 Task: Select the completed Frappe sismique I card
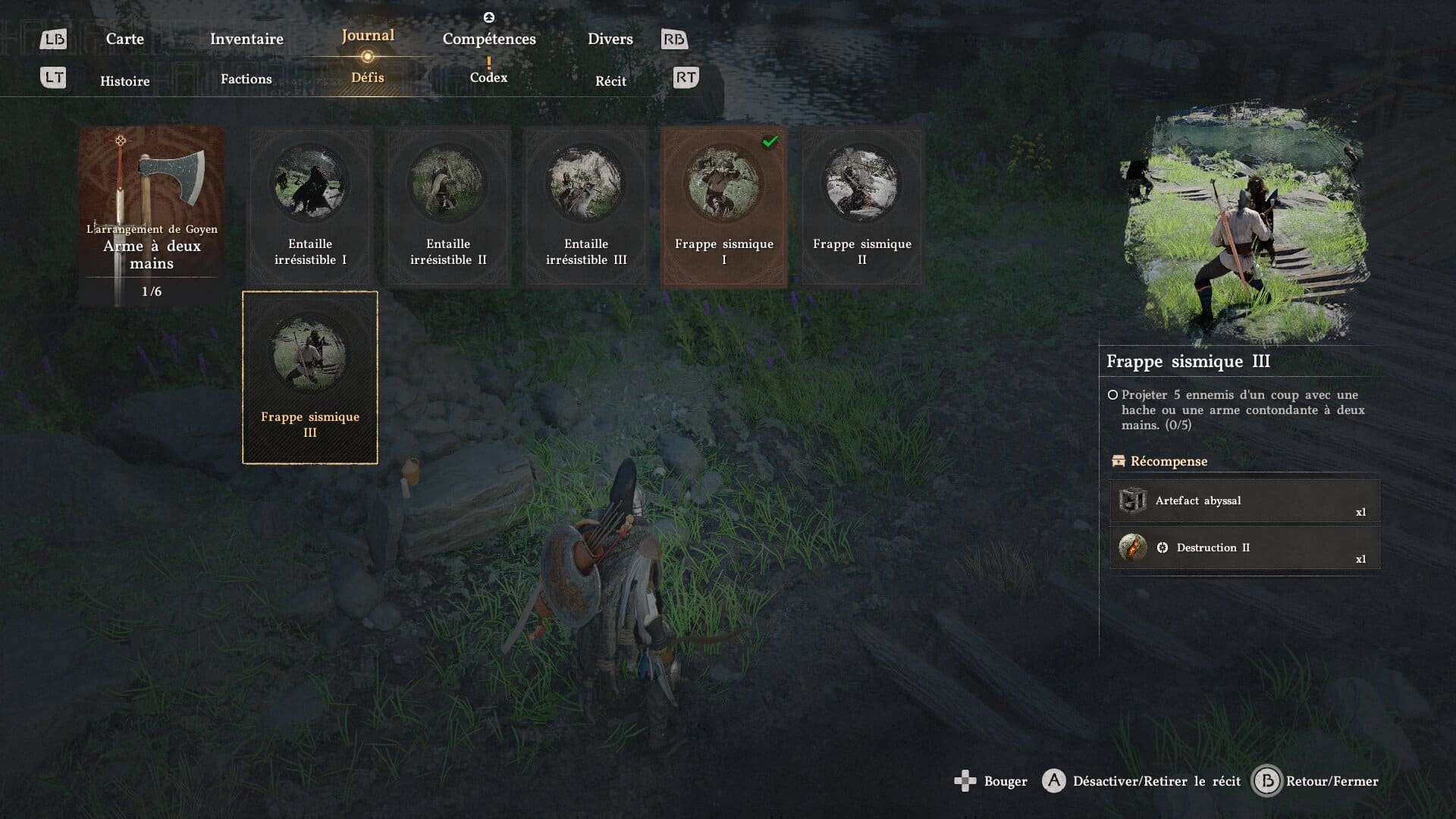724,206
